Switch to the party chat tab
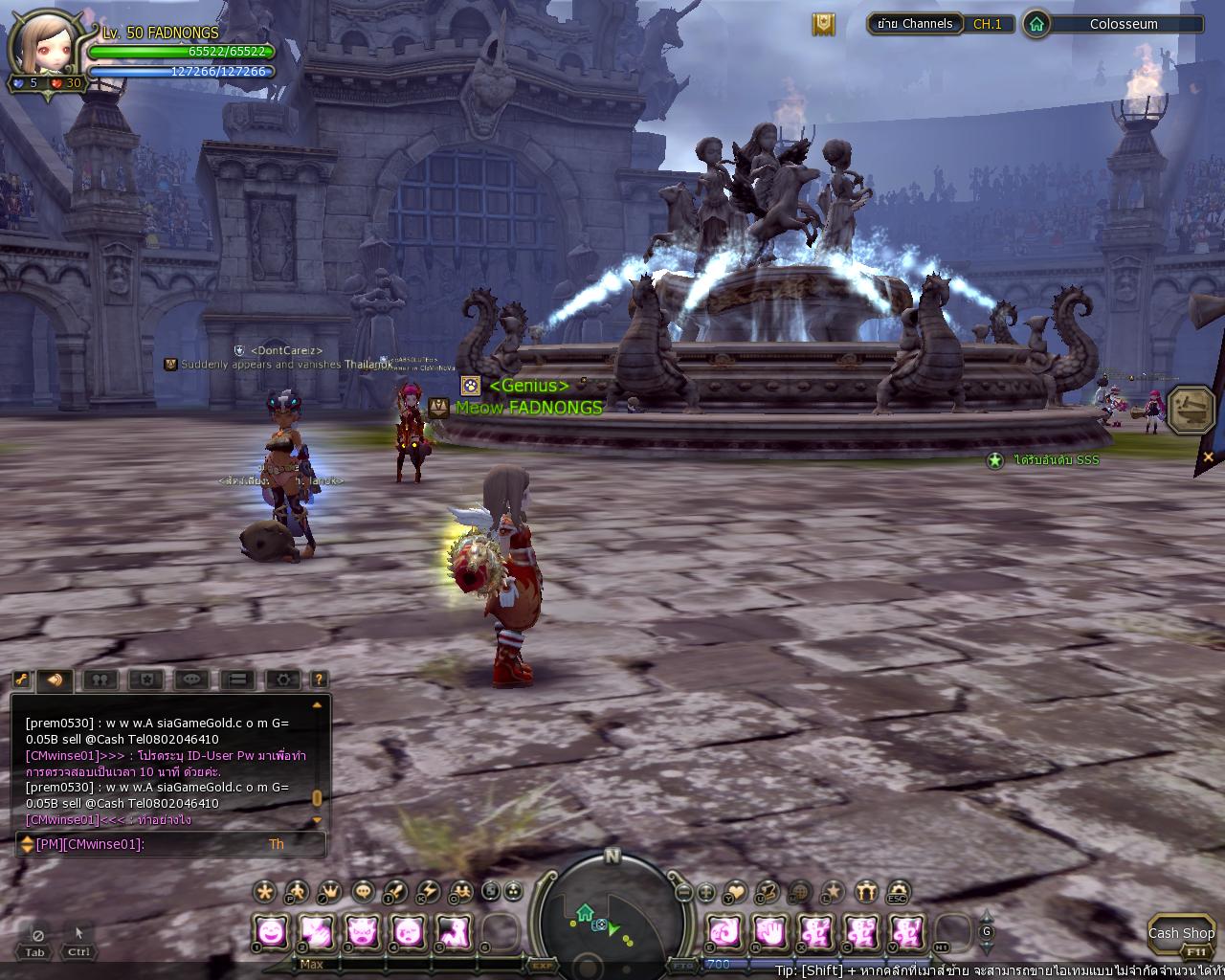This screenshot has width=1225, height=980. [x=100, y=679]
